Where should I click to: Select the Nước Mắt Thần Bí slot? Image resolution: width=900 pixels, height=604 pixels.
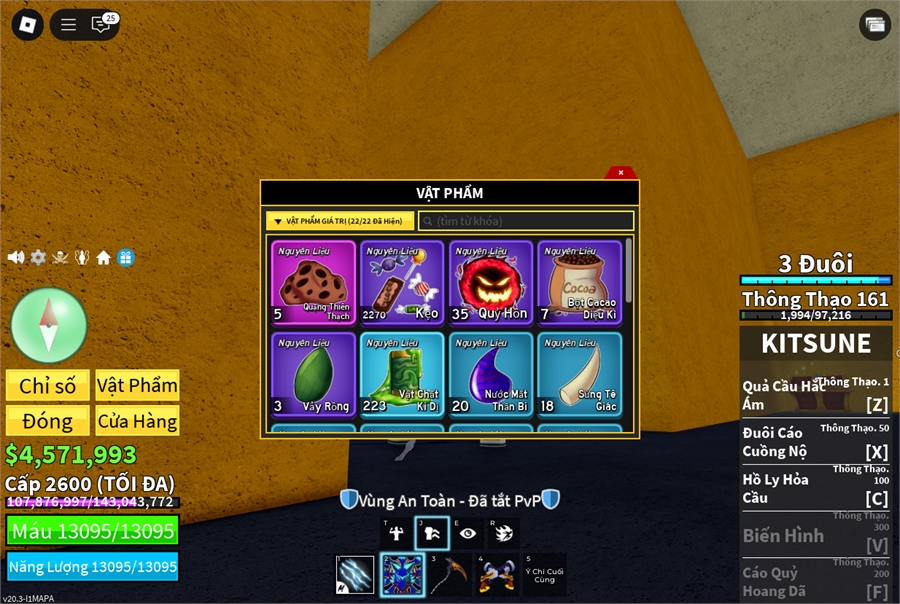pos(490,374)
